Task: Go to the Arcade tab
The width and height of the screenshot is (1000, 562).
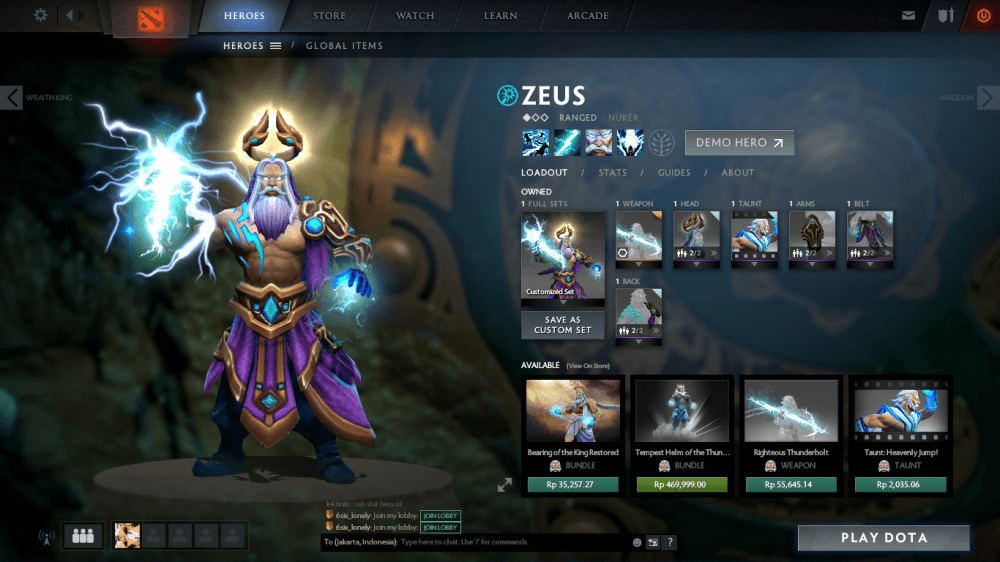Action: (x=588, y=16)
